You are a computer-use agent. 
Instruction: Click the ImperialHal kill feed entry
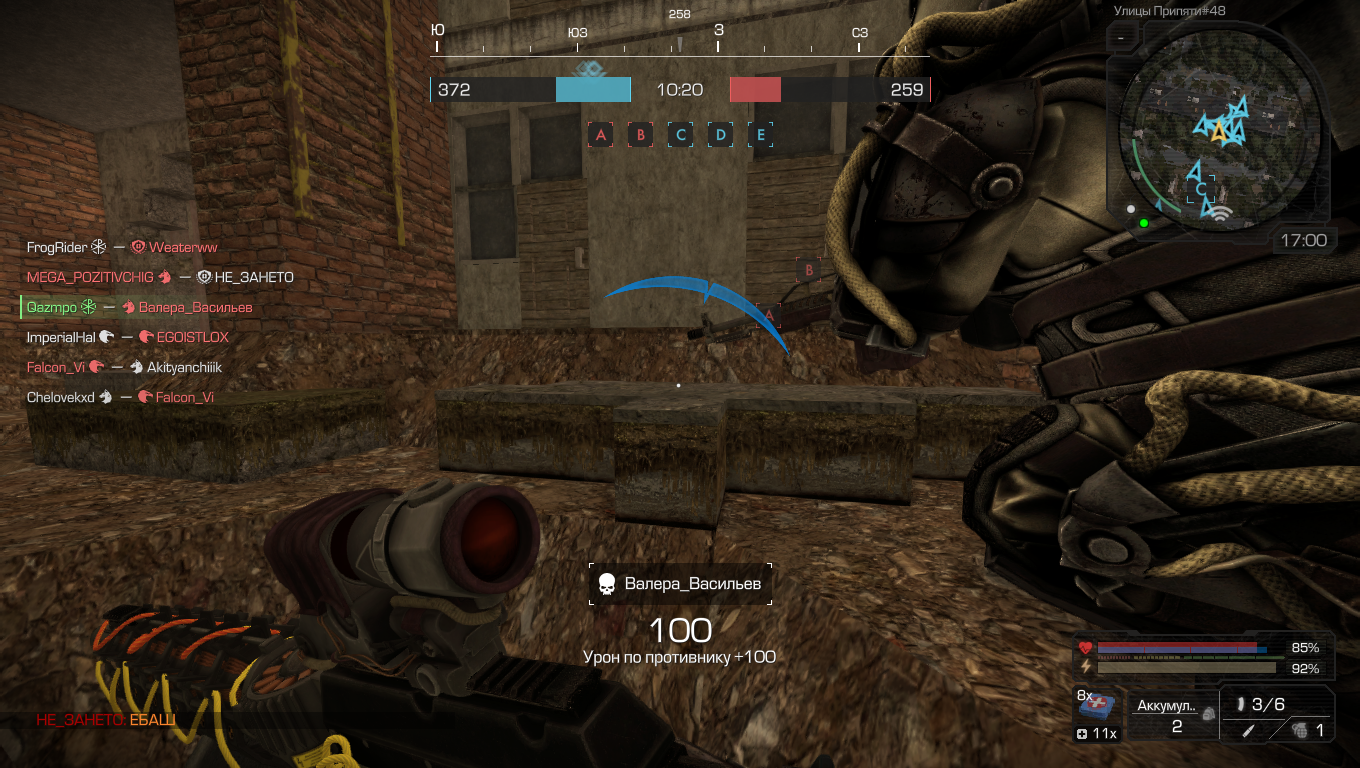pyautogui.click(x=128, y=337)
